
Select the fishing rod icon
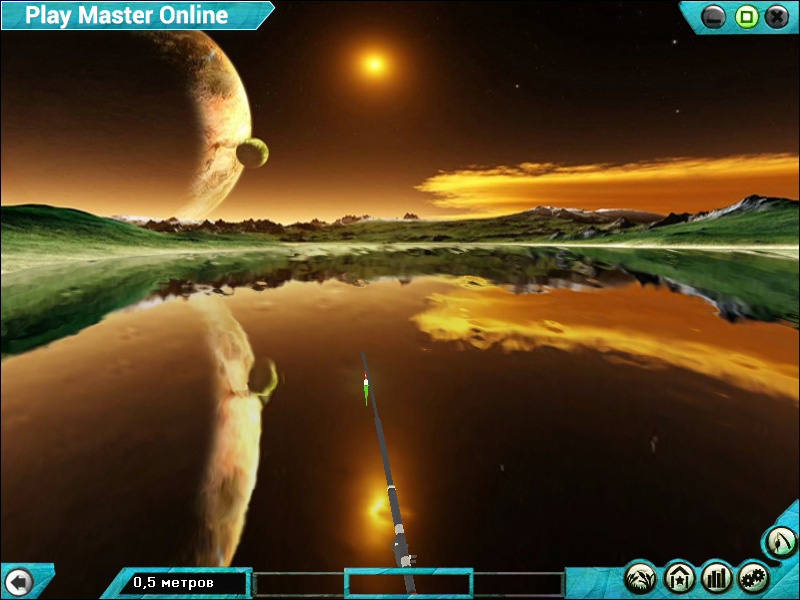781,543
